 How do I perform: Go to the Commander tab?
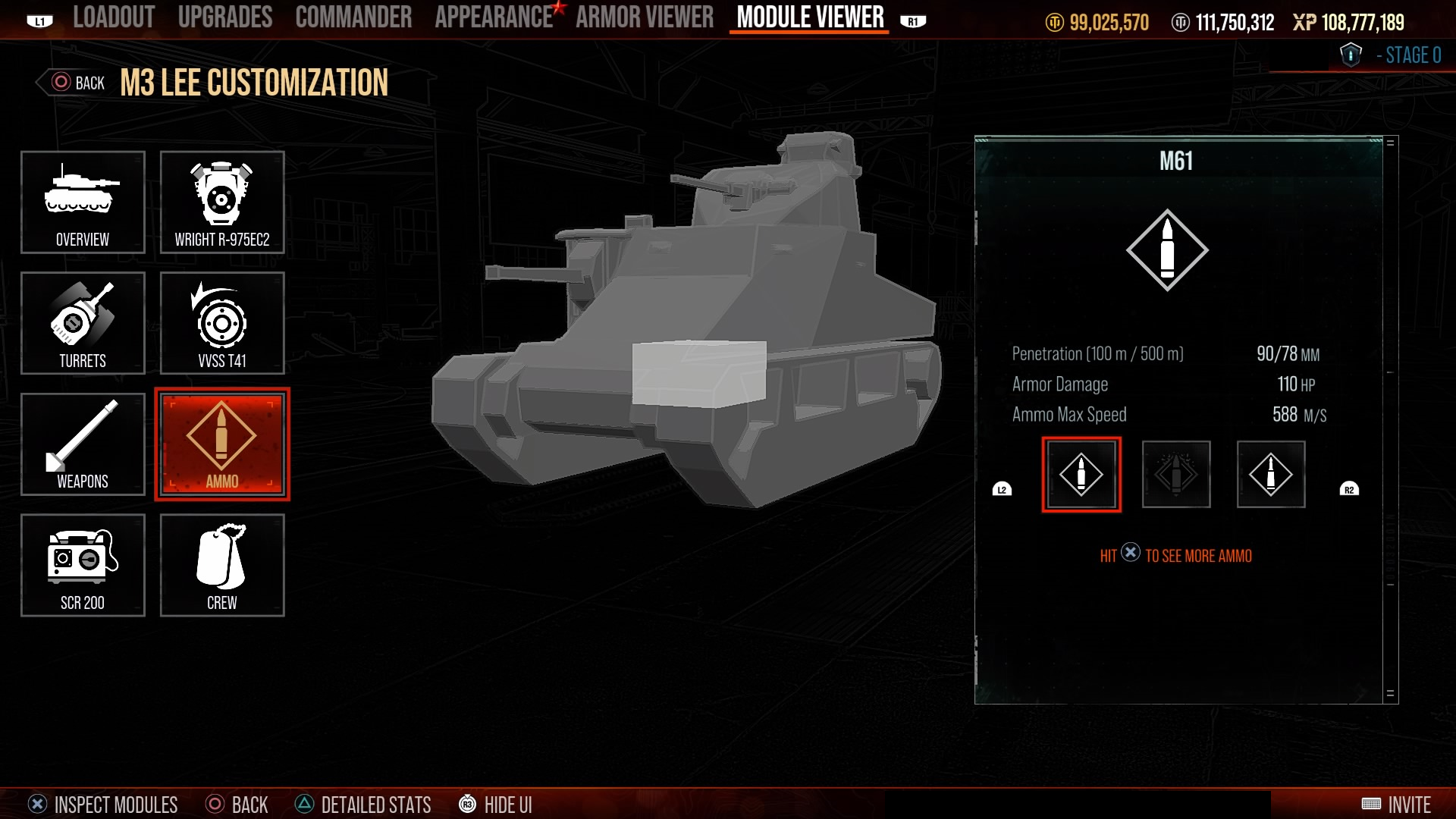tap(353, 17)
